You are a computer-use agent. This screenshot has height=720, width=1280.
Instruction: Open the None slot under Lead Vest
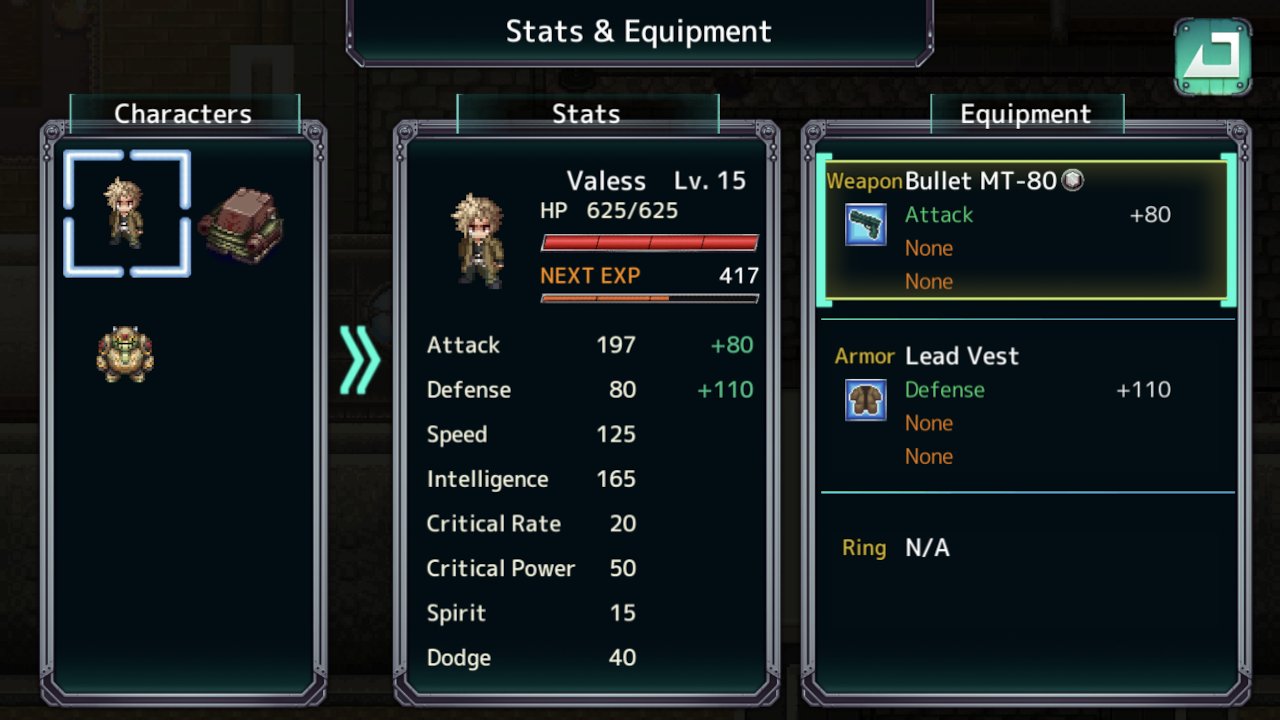[x=929, y=423]
